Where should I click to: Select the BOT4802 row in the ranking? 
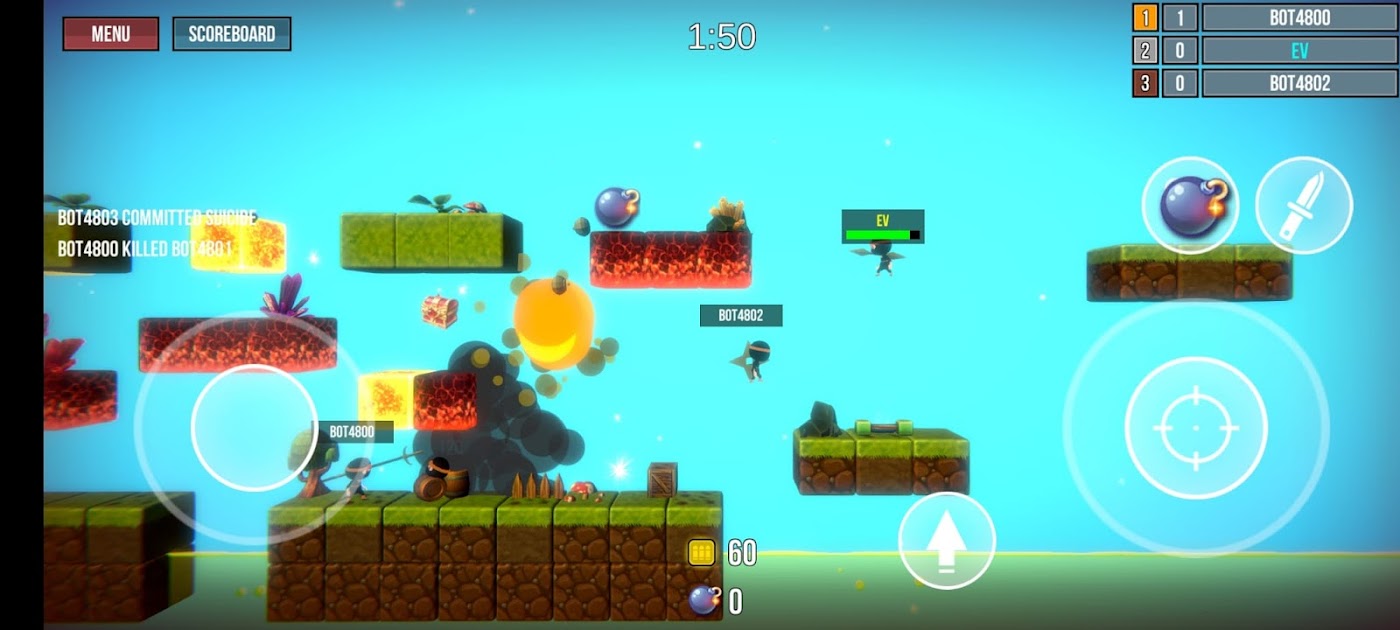tap(1299, 83)
